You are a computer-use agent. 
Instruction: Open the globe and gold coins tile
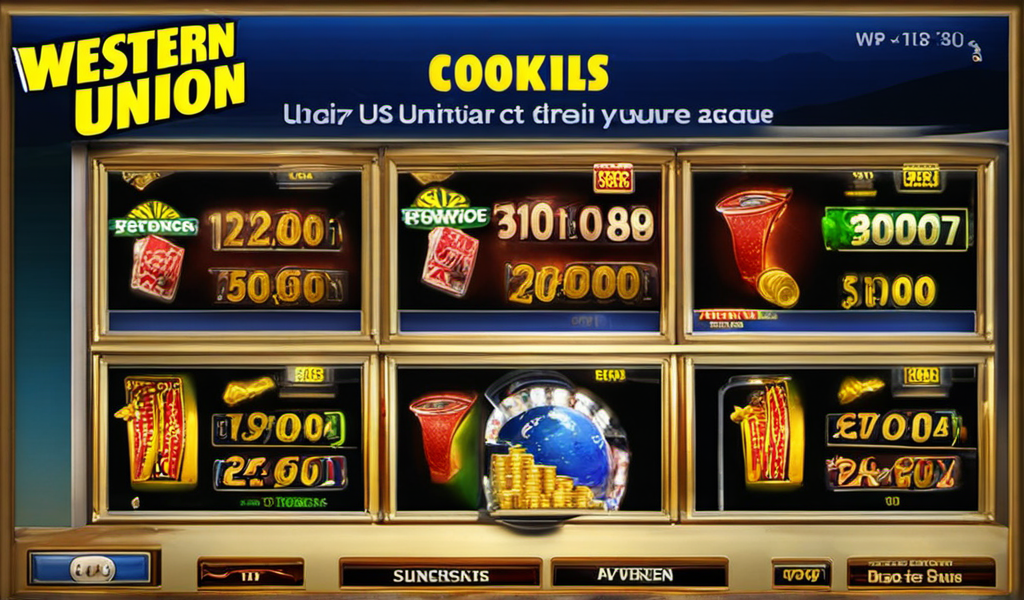[x=528, y=438]
